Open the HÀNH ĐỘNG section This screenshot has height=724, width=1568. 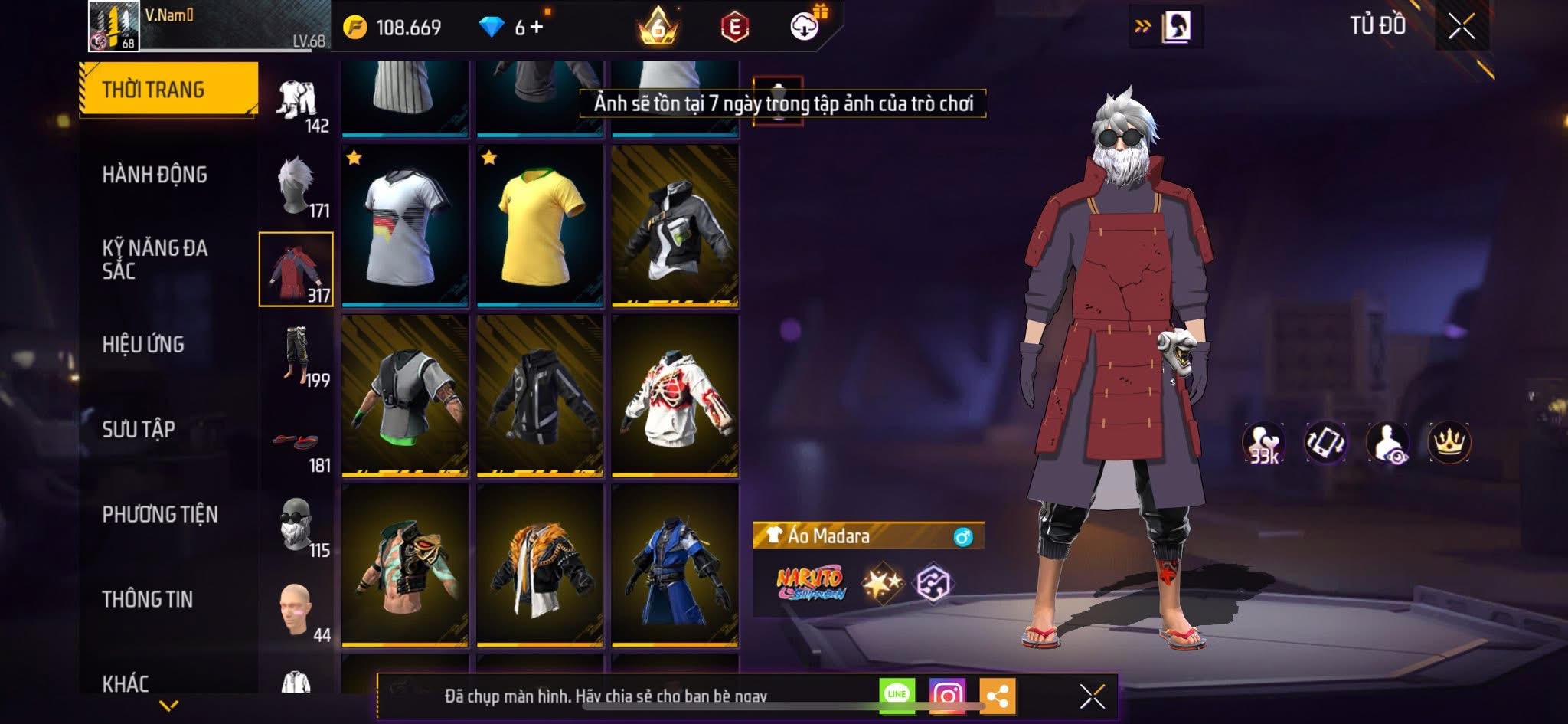tap(155, 175)
